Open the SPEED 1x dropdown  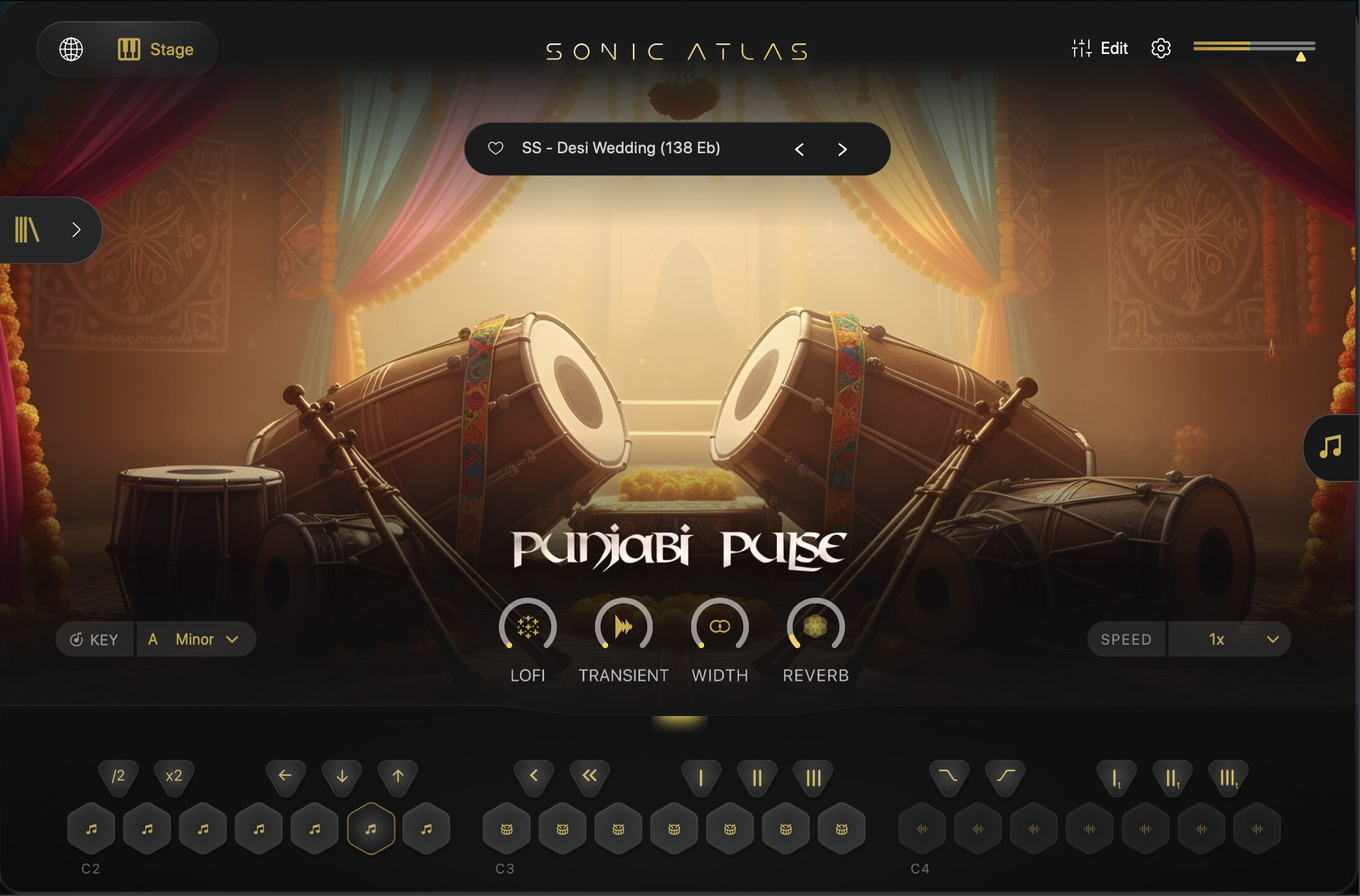click(1228, 640)
